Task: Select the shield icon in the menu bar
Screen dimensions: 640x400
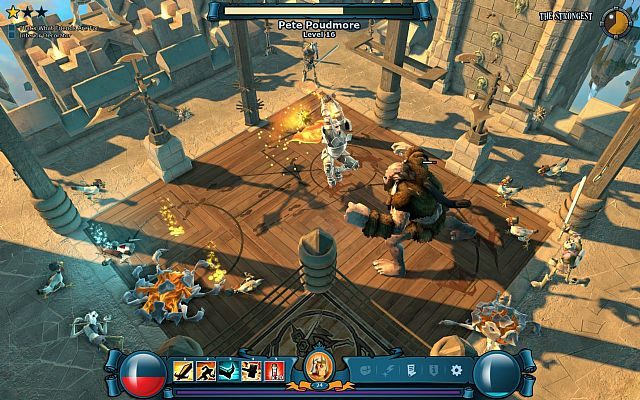Action: pos(433,371)
